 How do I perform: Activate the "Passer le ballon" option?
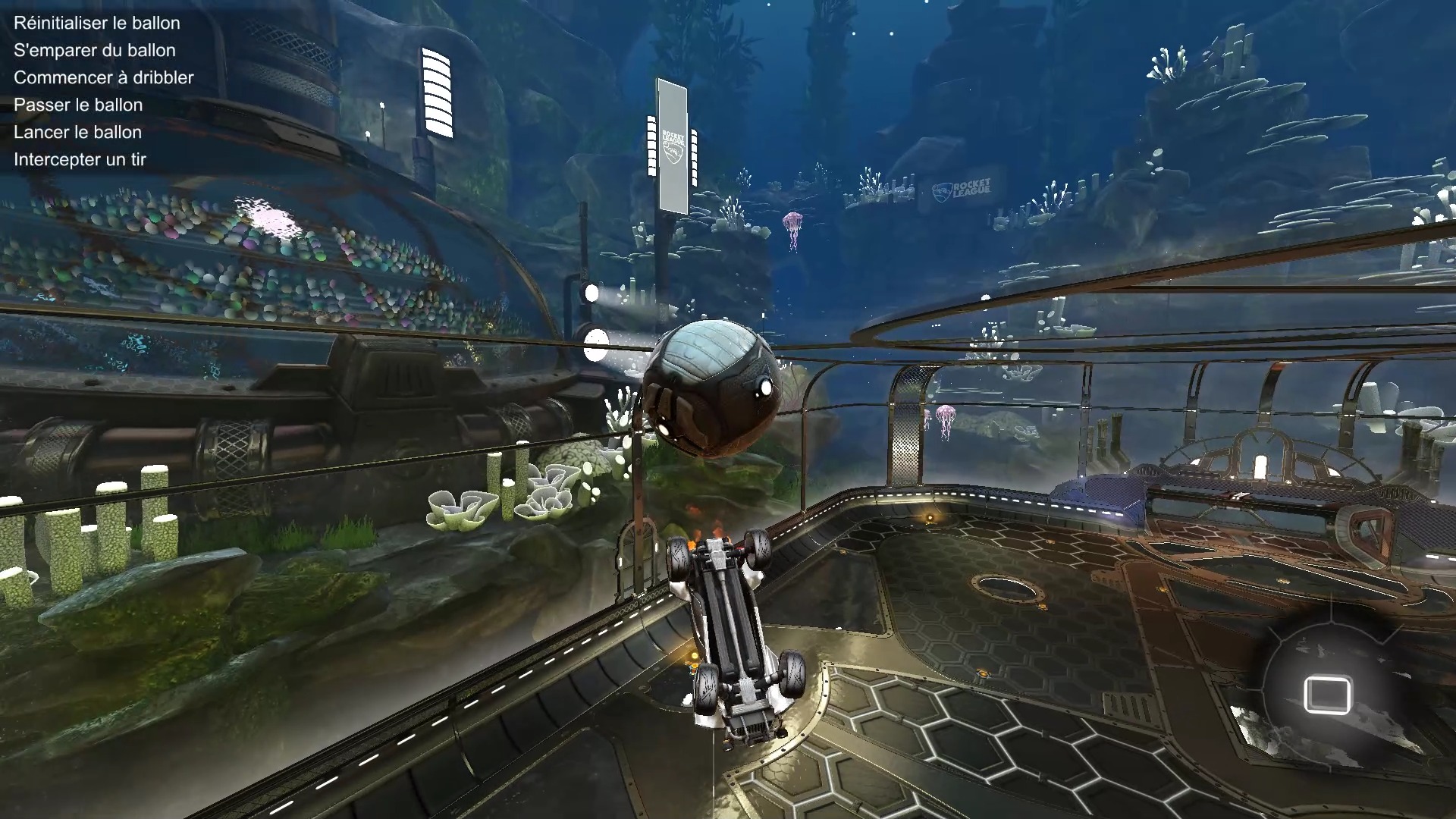[78, 105]
